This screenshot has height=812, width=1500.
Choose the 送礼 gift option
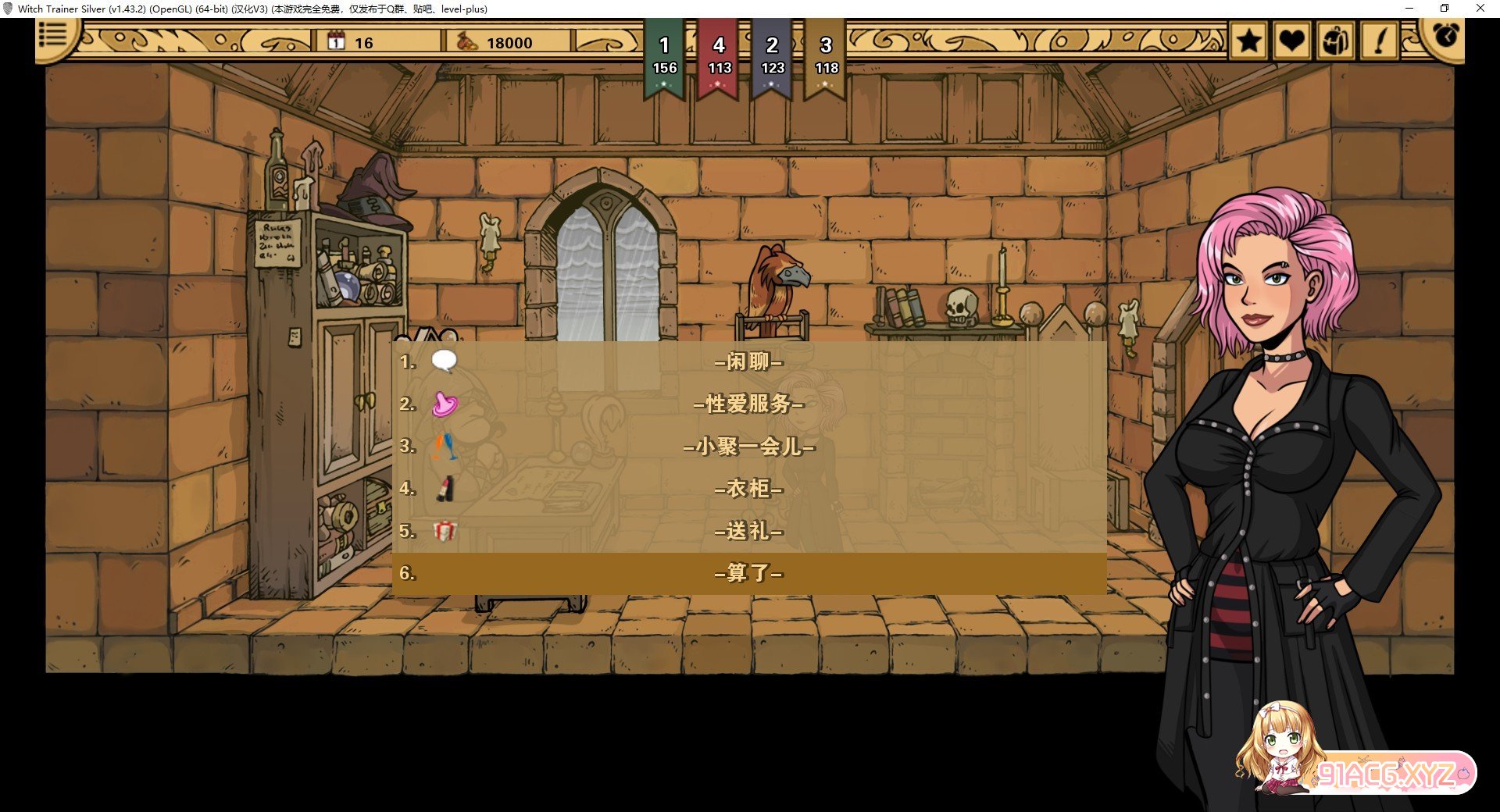tap(748, 531)
